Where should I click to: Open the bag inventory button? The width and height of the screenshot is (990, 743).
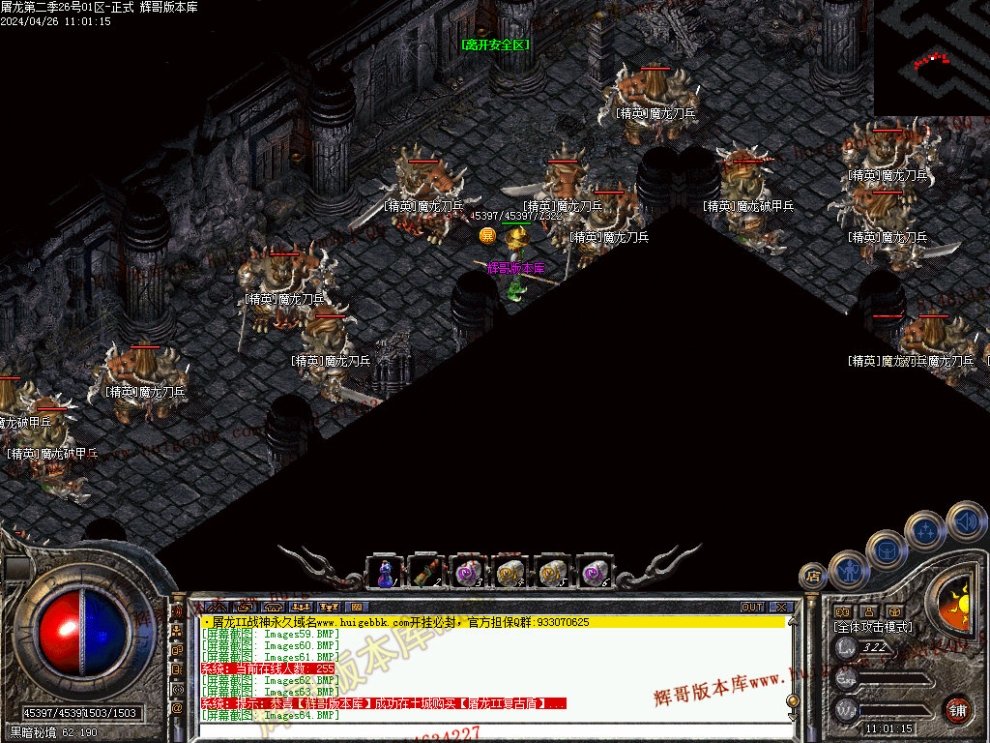coord(886,549)
